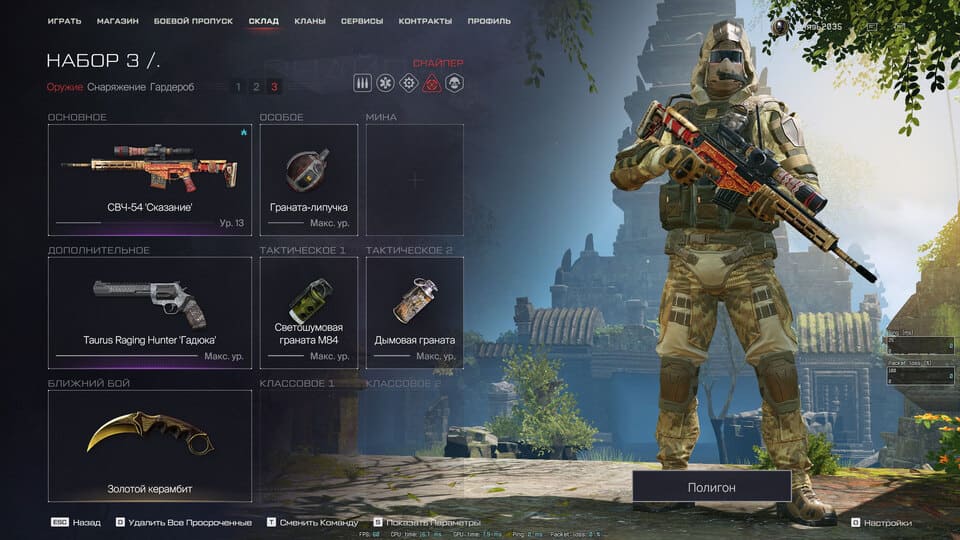
Task: Switch to the КЛАНЫ section
Action: [310, 21]
